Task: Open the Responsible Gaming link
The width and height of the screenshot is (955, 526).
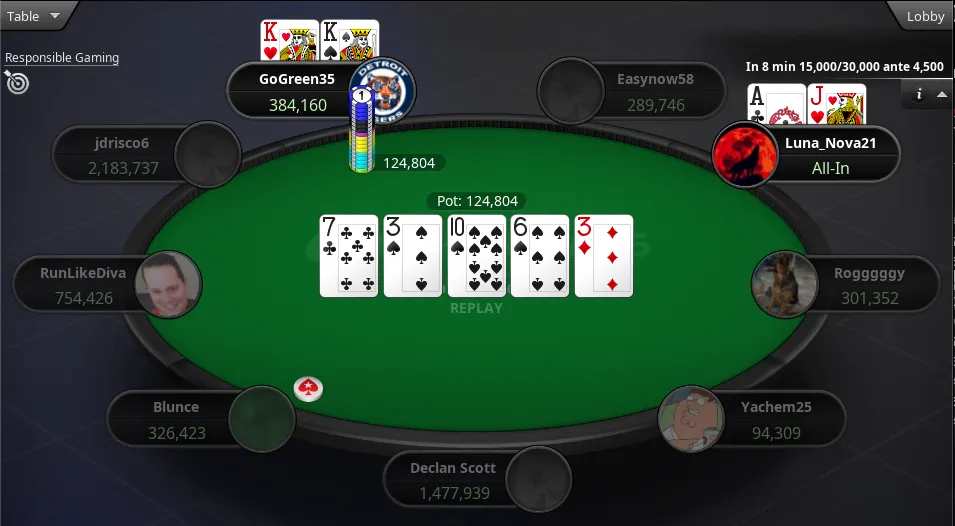Action: pos(62,58)
